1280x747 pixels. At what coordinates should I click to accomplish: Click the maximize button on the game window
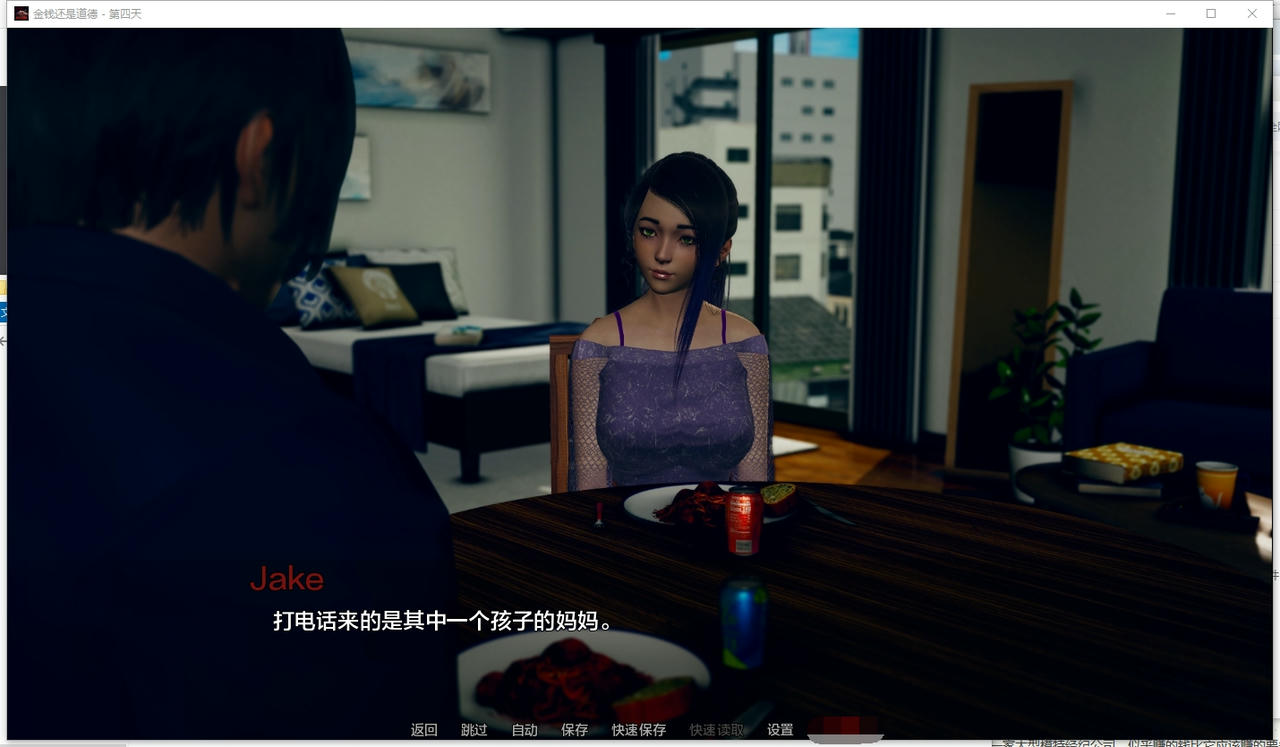pyautogui.click(x=1210, y=13)
